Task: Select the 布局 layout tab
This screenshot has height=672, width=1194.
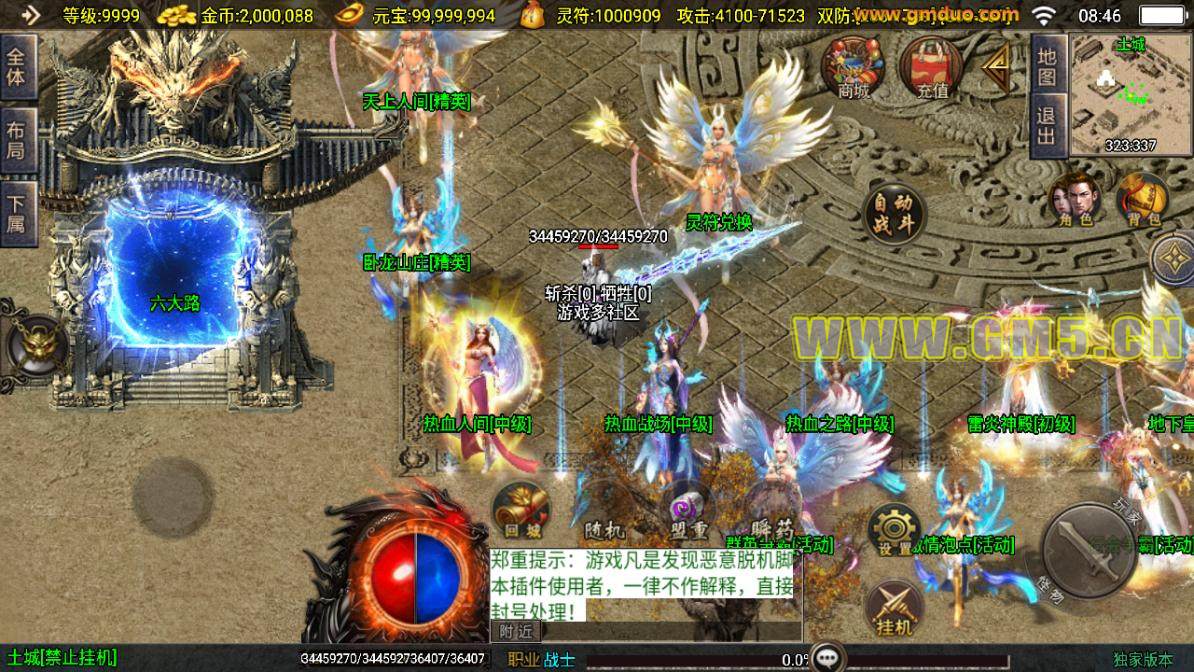Action: (17, 140)
